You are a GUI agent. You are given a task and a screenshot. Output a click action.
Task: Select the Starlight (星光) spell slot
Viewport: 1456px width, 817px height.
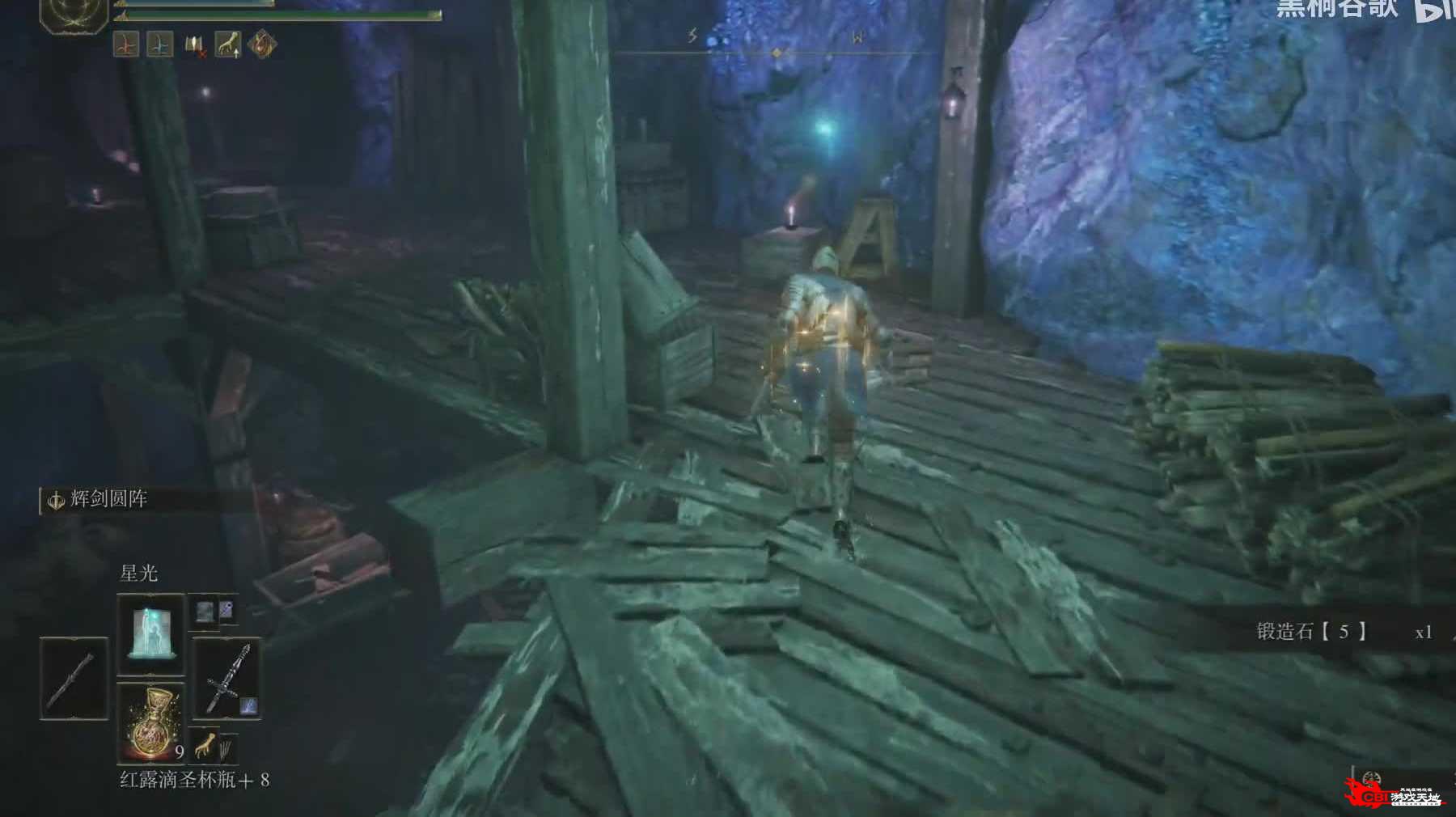(x=151, y=633)
